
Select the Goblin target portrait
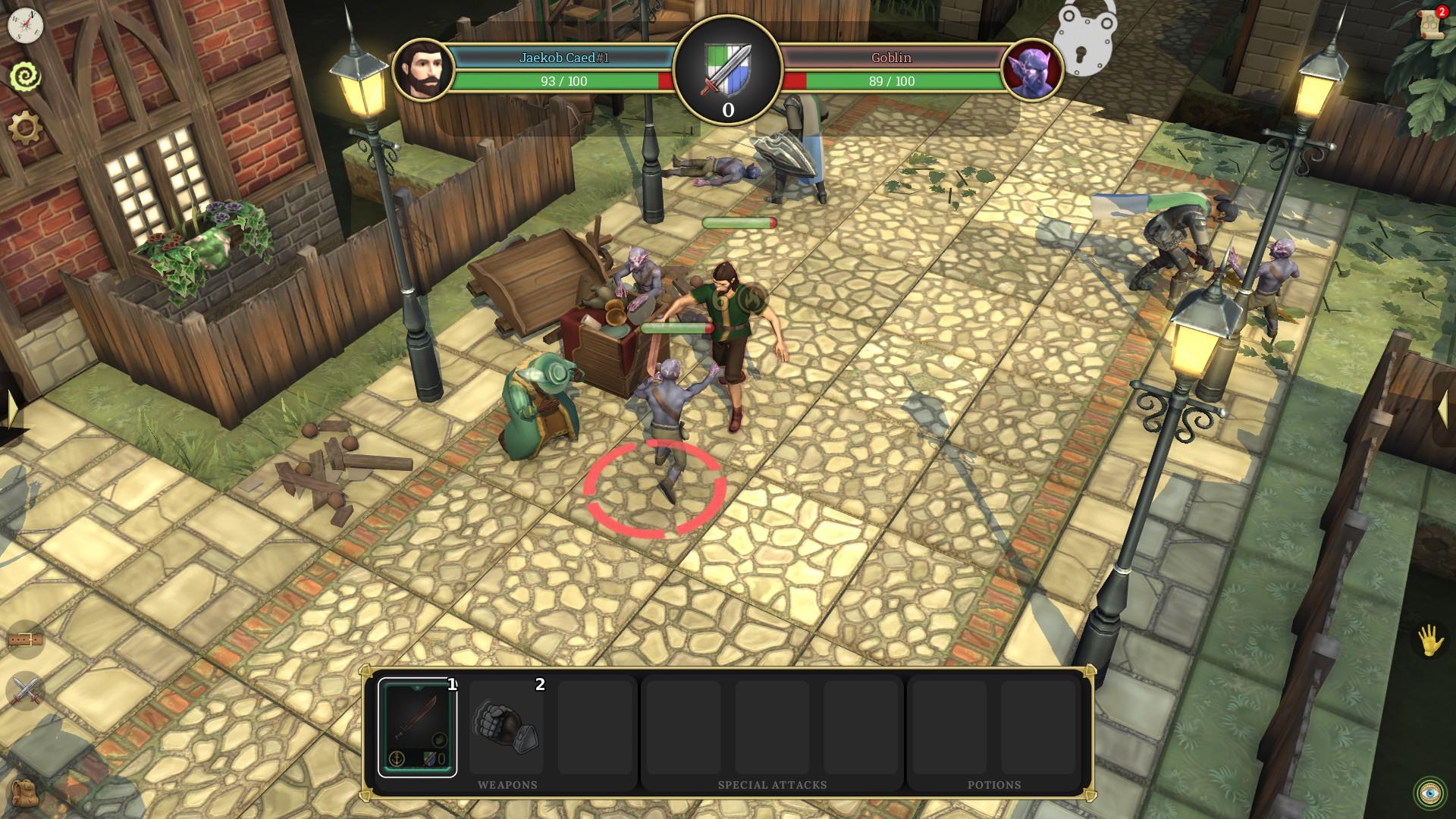tap(1031, 70)
